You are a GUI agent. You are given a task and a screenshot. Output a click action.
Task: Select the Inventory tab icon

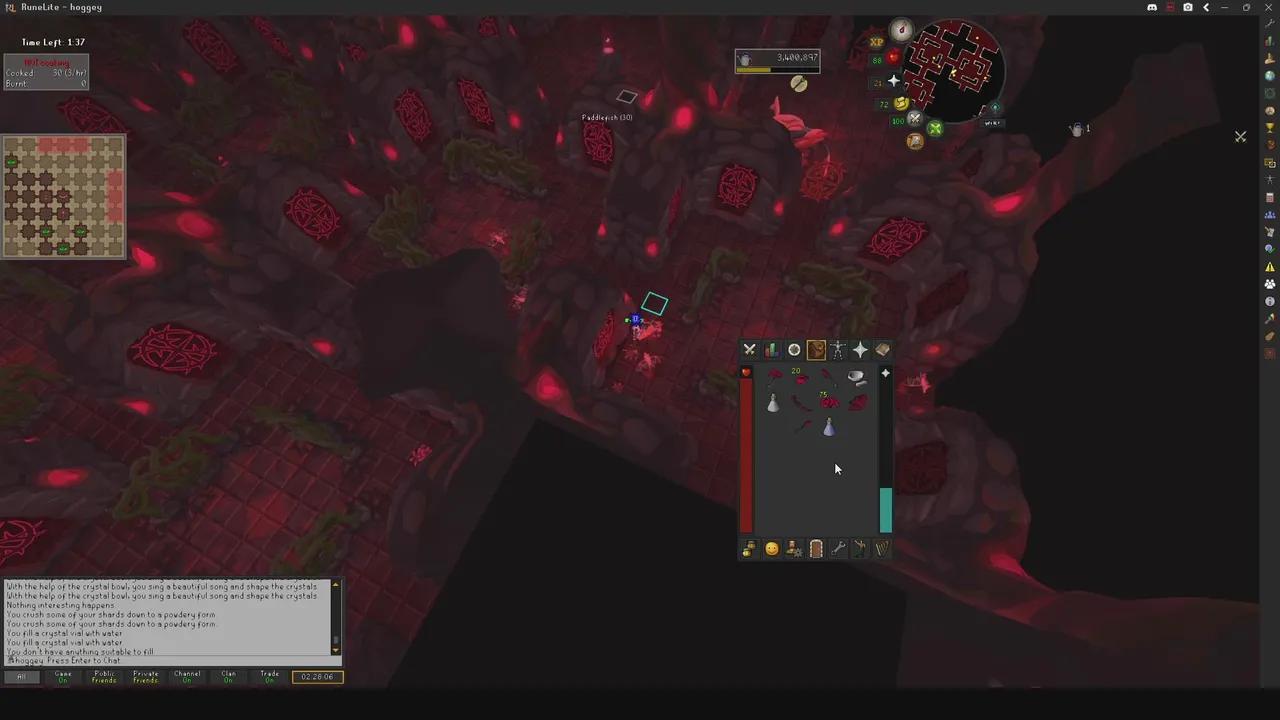[x=816, y=349]
